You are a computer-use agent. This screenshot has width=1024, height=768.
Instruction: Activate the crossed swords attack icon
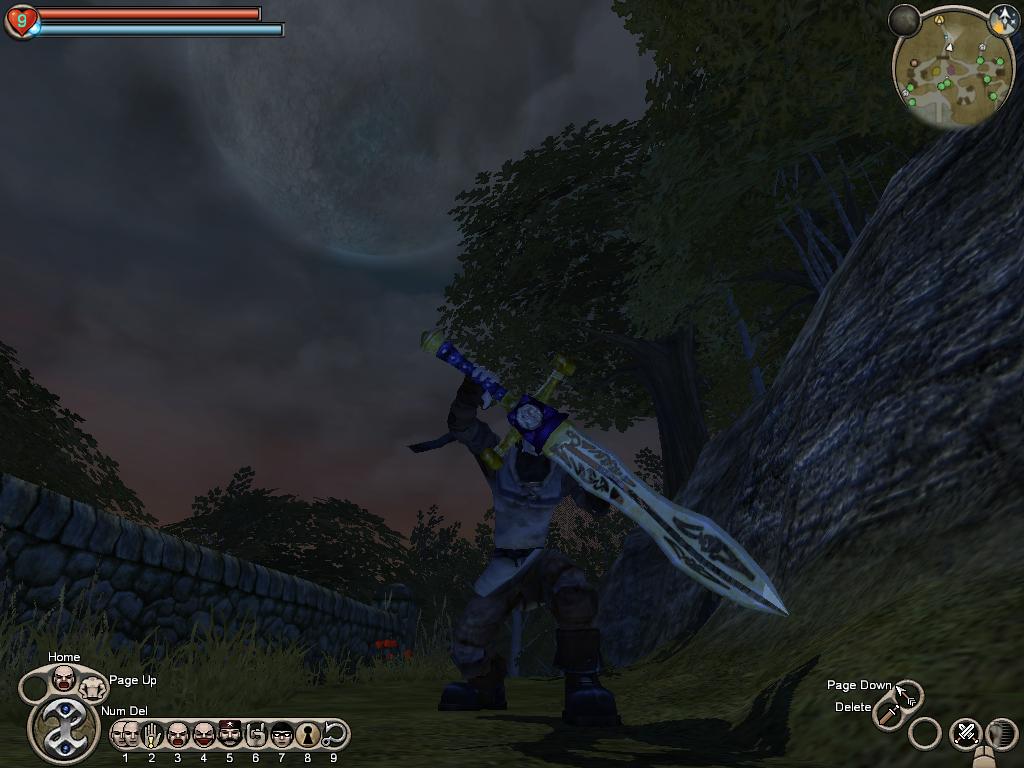[965, 733]
